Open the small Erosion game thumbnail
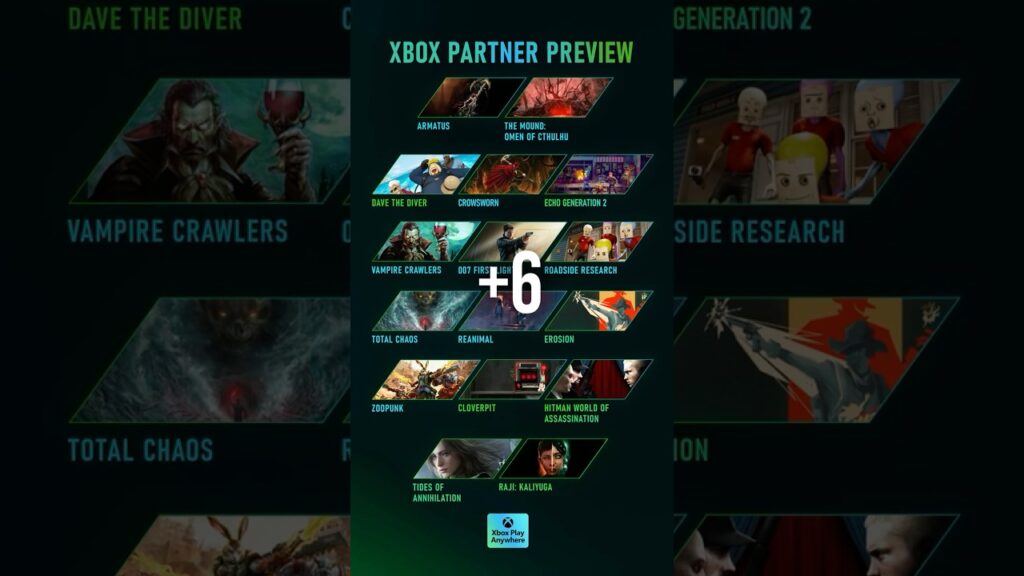Viewport: 1024px width, 576px height. point(598,311)
